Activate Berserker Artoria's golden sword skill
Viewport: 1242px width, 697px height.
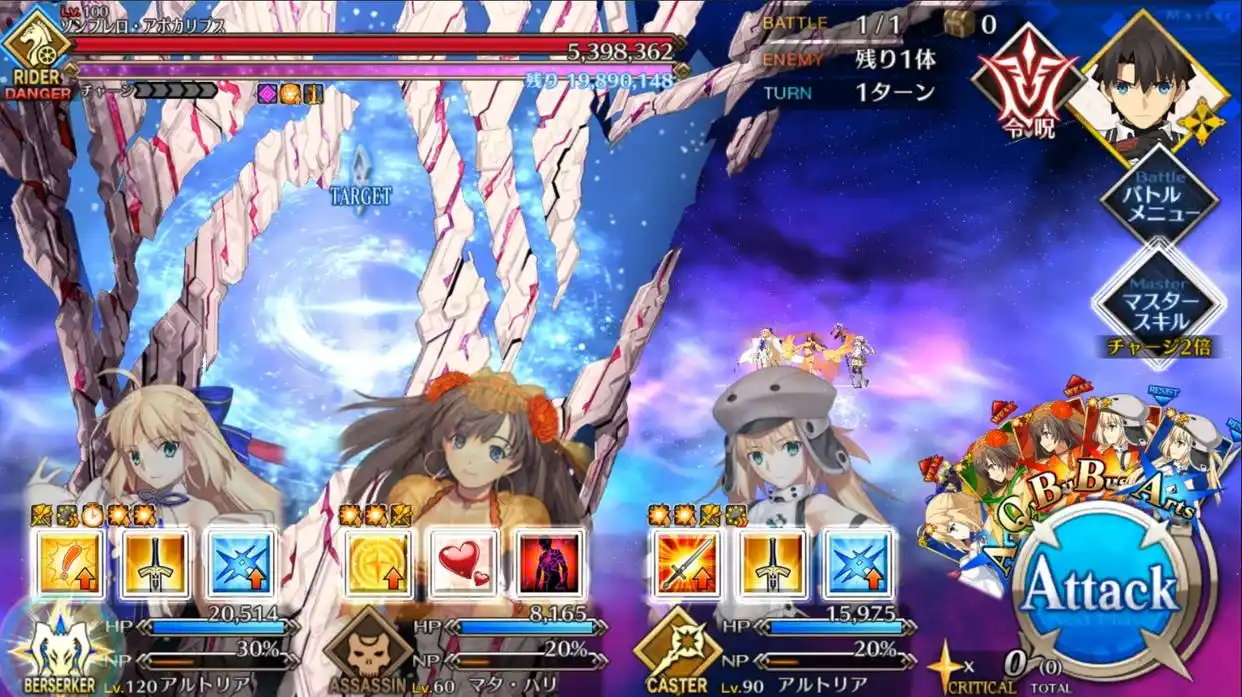pyautogui.click(x=154, y=563)
